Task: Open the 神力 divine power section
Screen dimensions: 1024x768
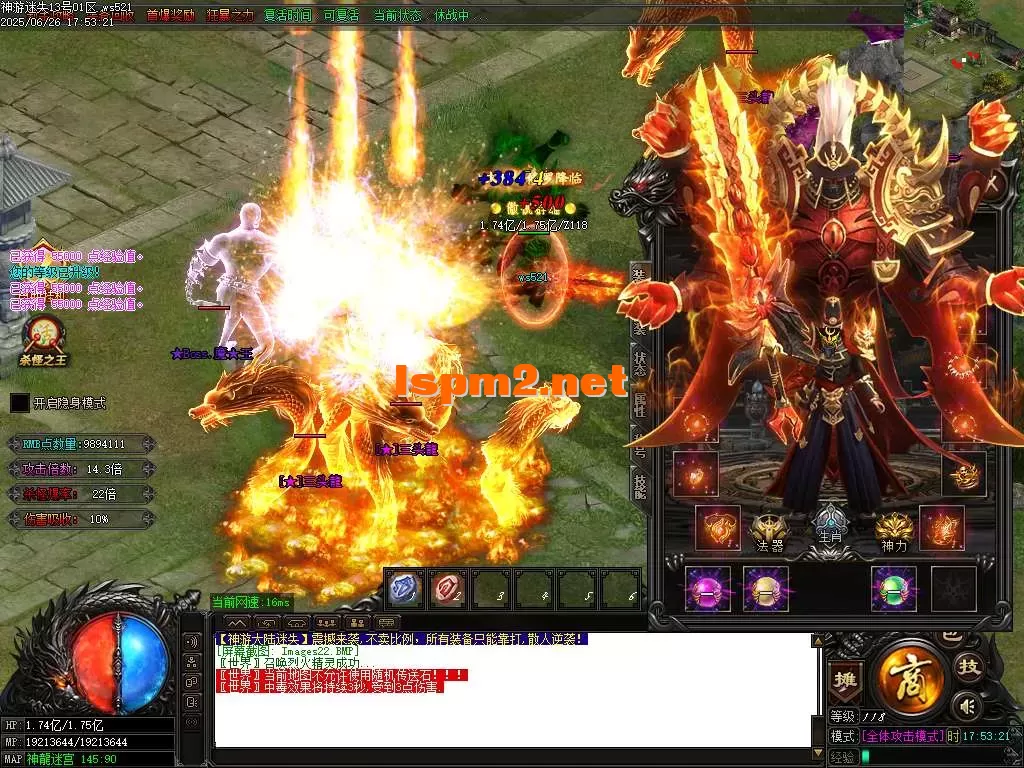Action: click(893, 531)
